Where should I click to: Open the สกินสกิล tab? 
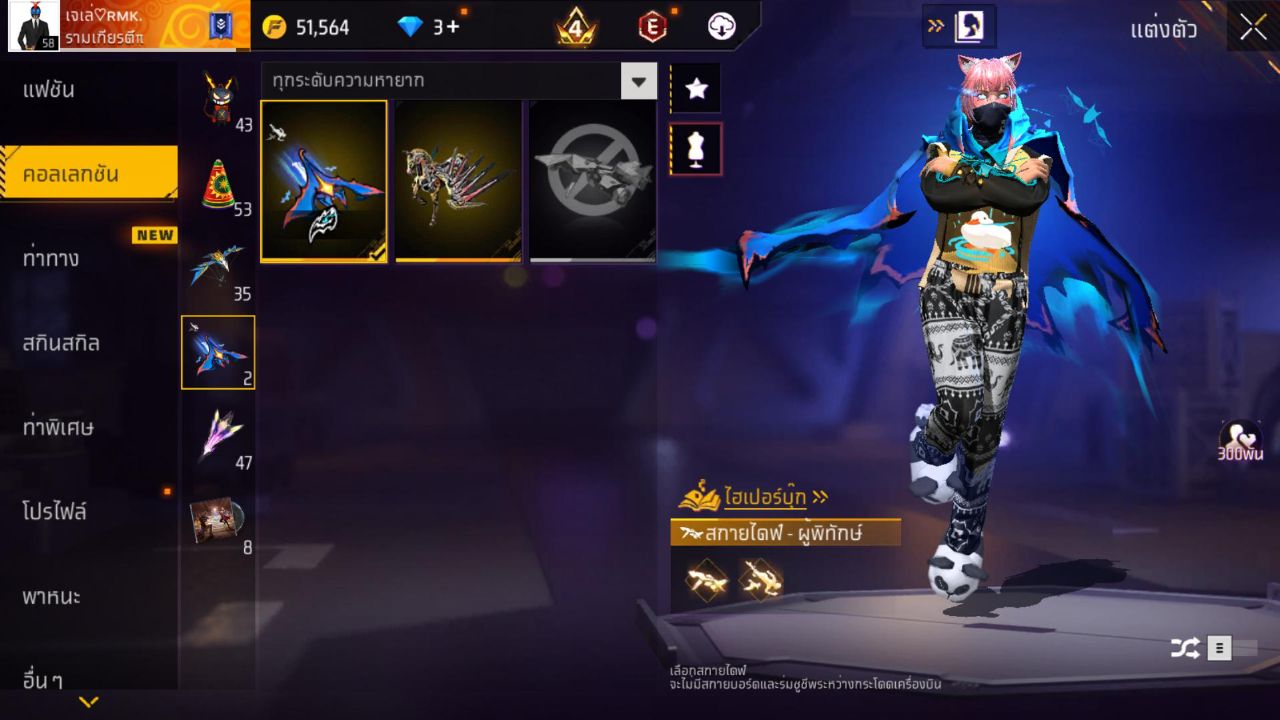pos(63,343)
